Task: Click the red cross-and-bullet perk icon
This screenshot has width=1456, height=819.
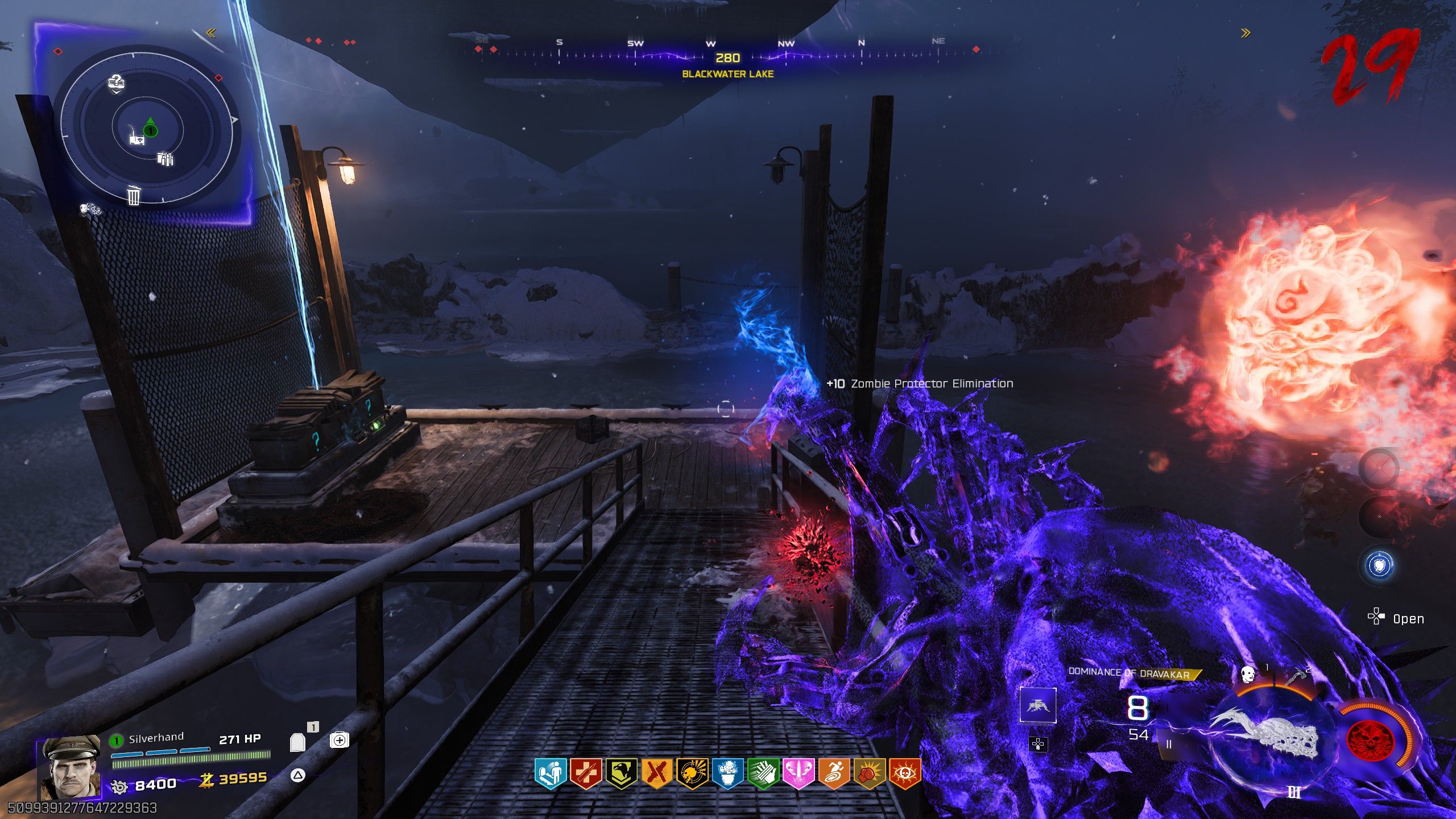Action: coord(586,774)
